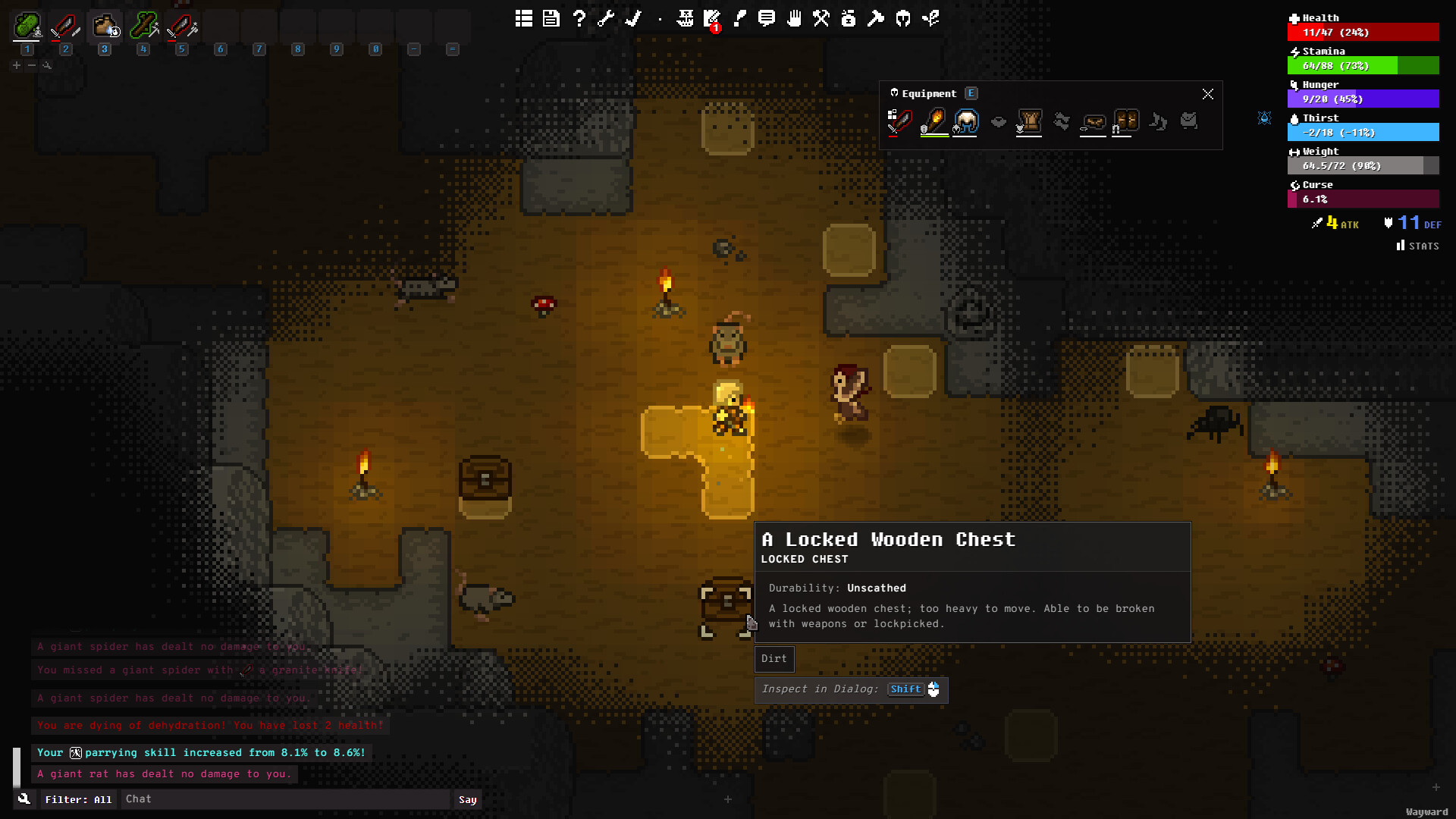Select the equipped leather tunic slot
The height and width of the screenshot is (819, 1456).
1029,121
